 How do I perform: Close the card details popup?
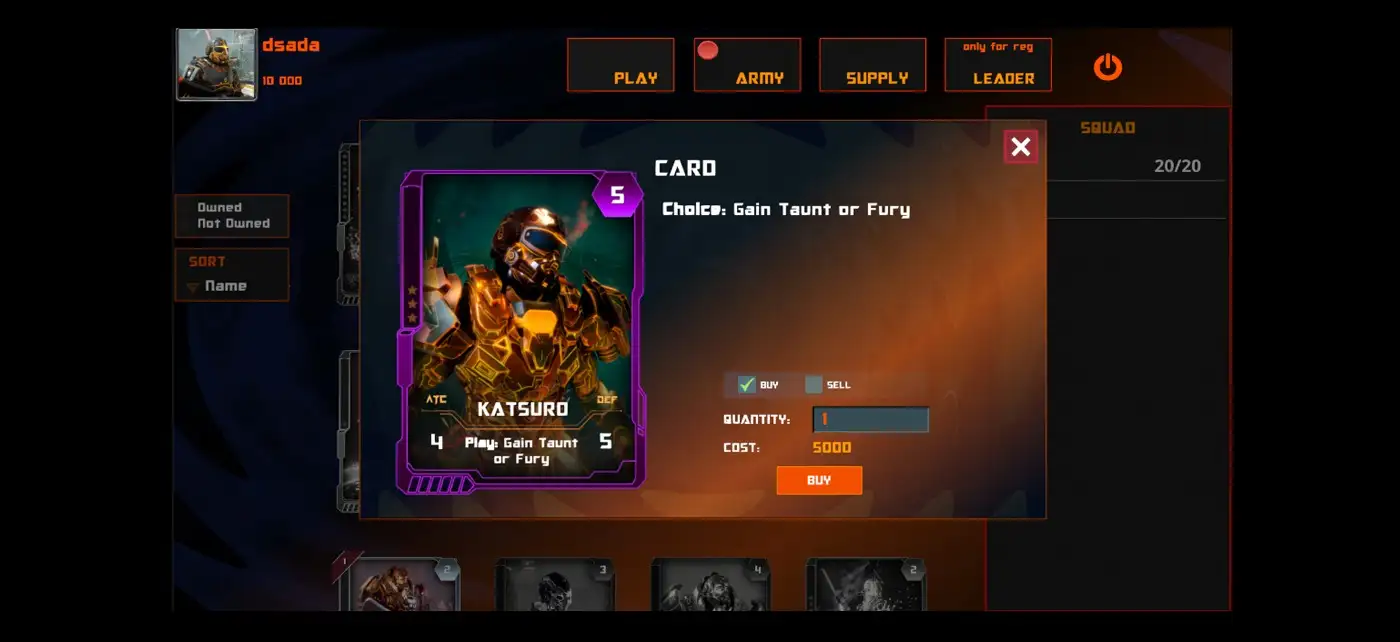click(1020, 147)
